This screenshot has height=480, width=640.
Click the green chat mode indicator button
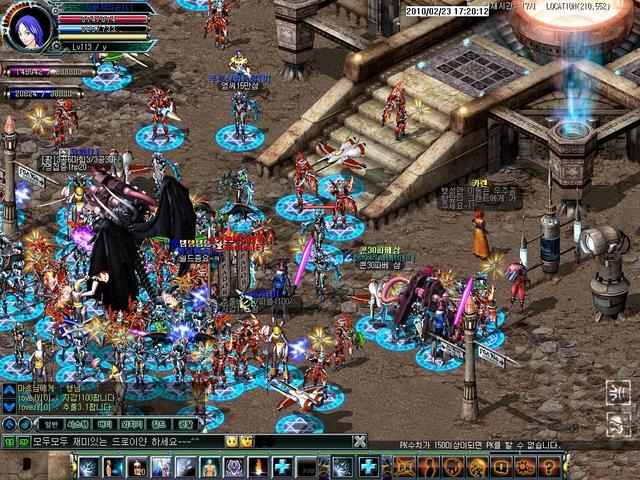[8, 441]
